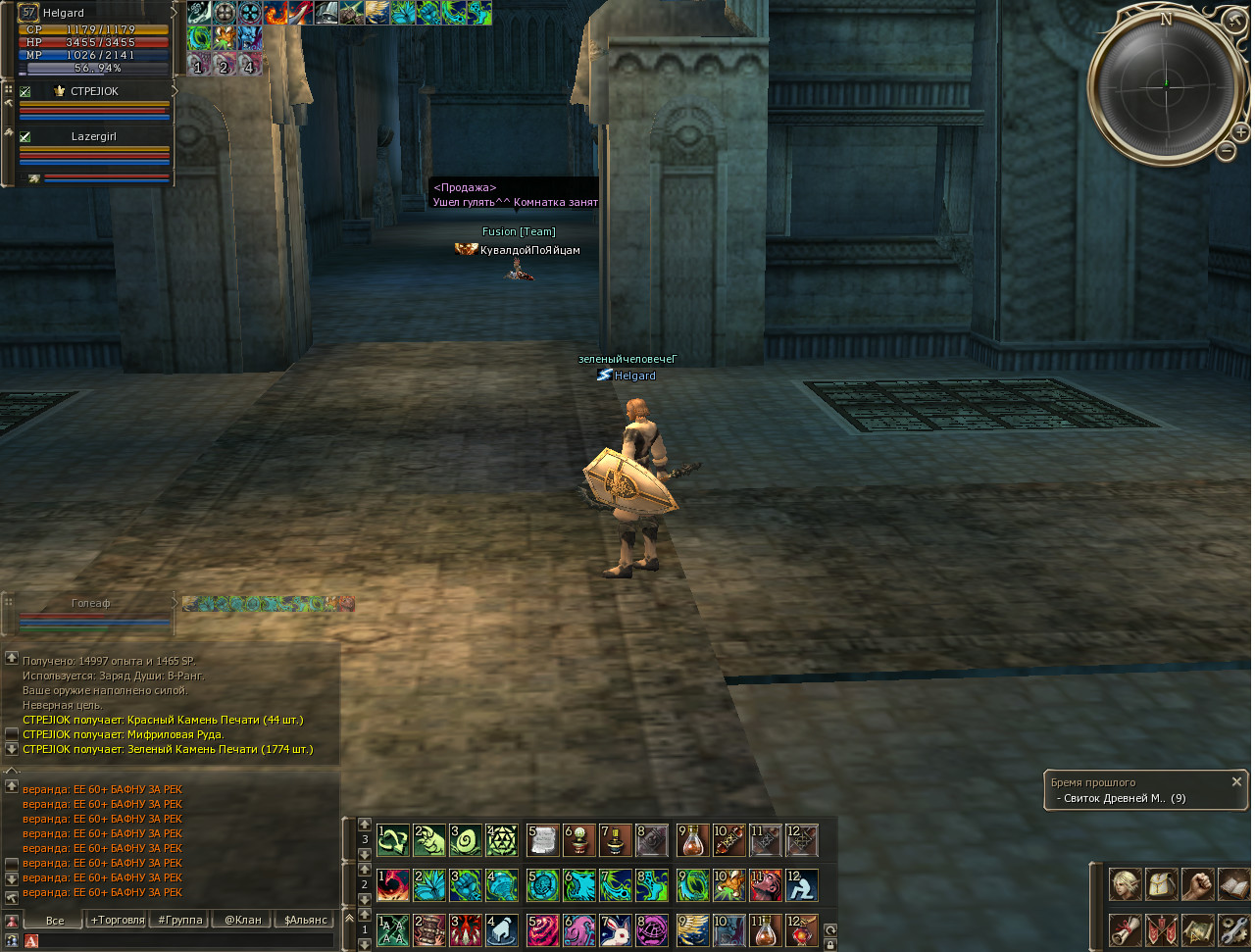Open the clan banners icon
1255x952 pixels.
pos(1161,928)
